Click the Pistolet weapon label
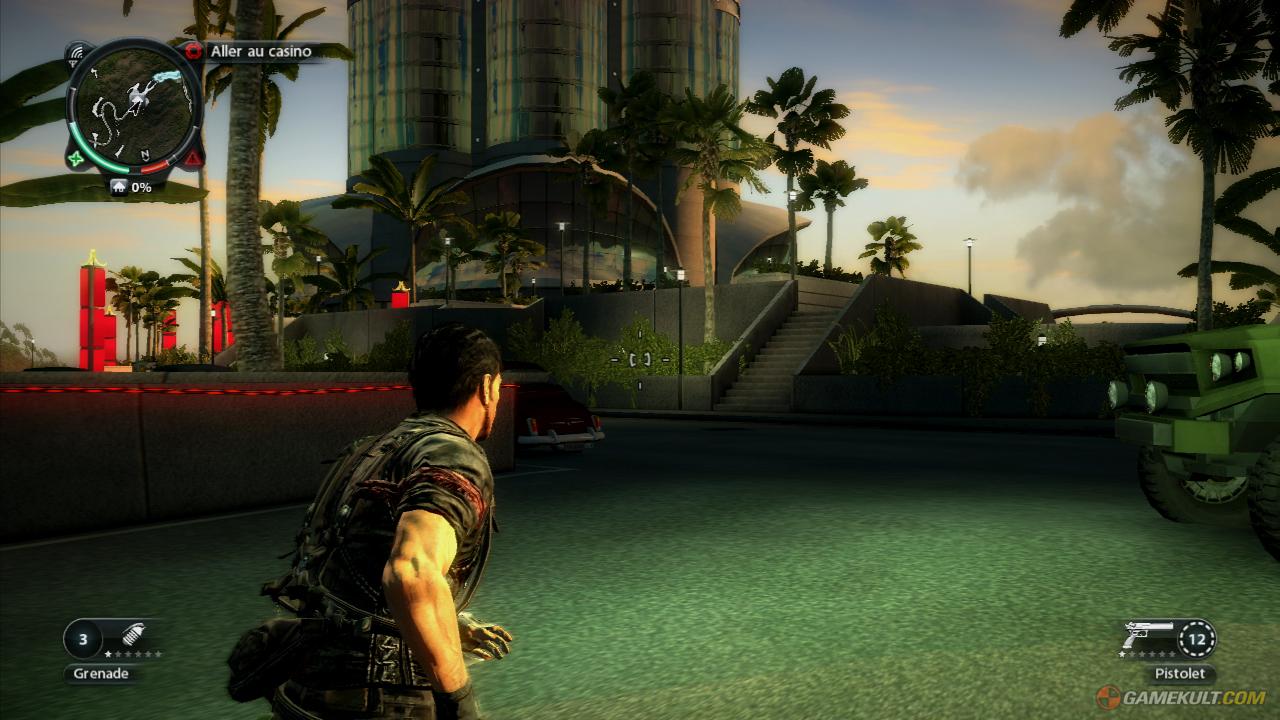The image size is (1280, 720). click(1181, 672)
